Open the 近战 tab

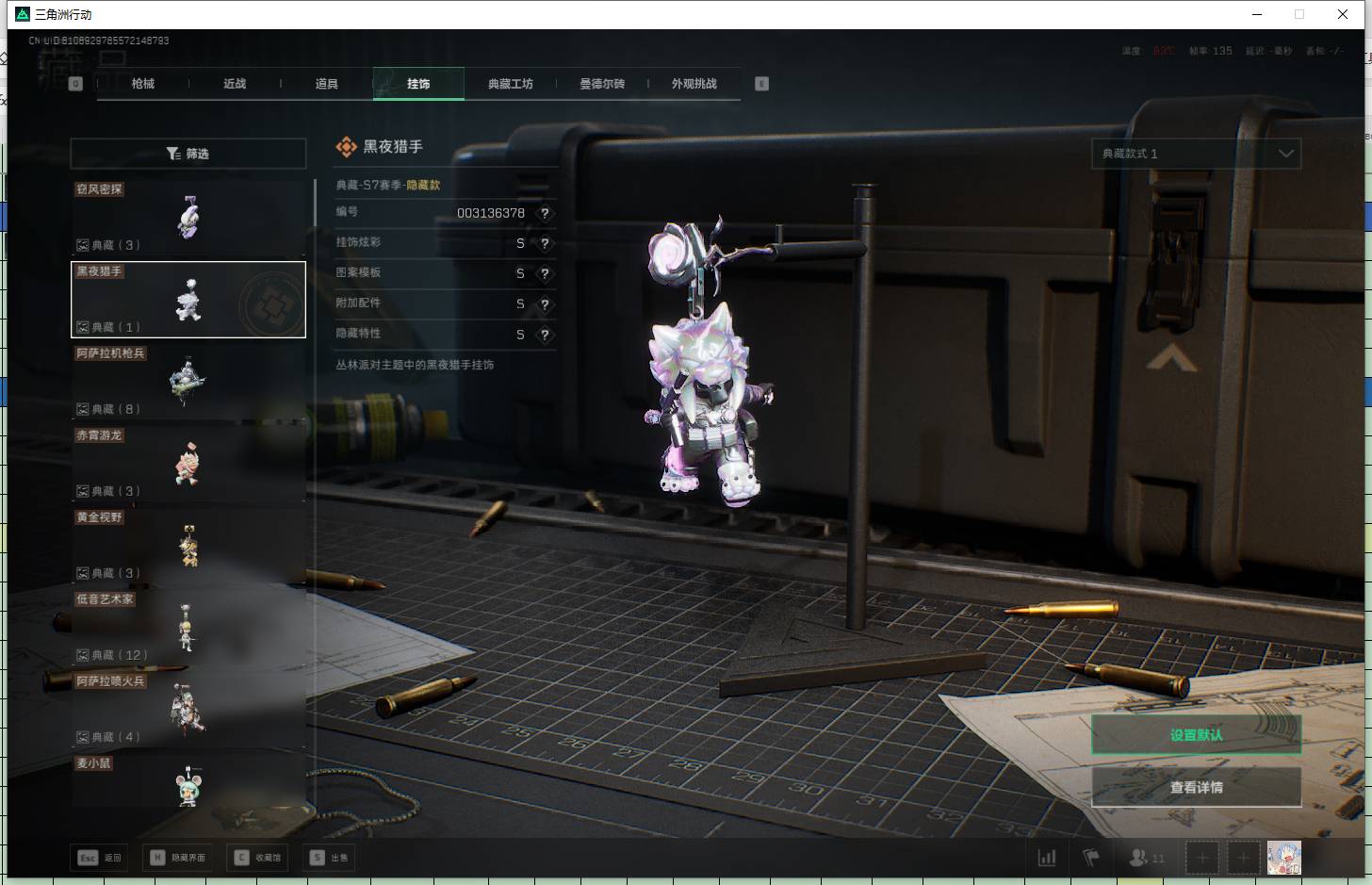tap(235, 84)
